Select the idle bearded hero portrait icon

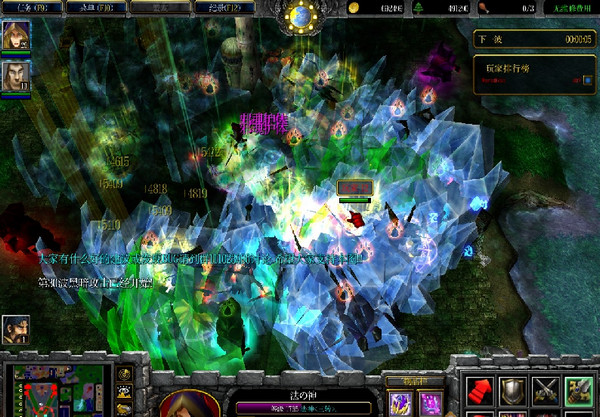(15, 329)
